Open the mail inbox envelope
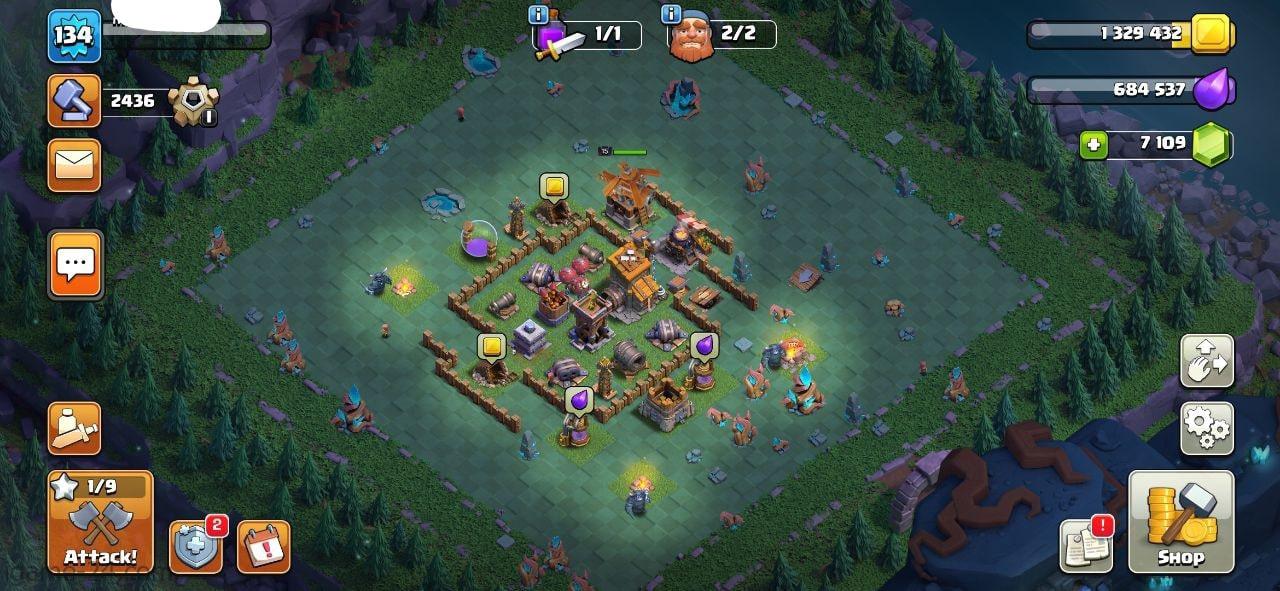1280x591 pixels. point(74,165)
